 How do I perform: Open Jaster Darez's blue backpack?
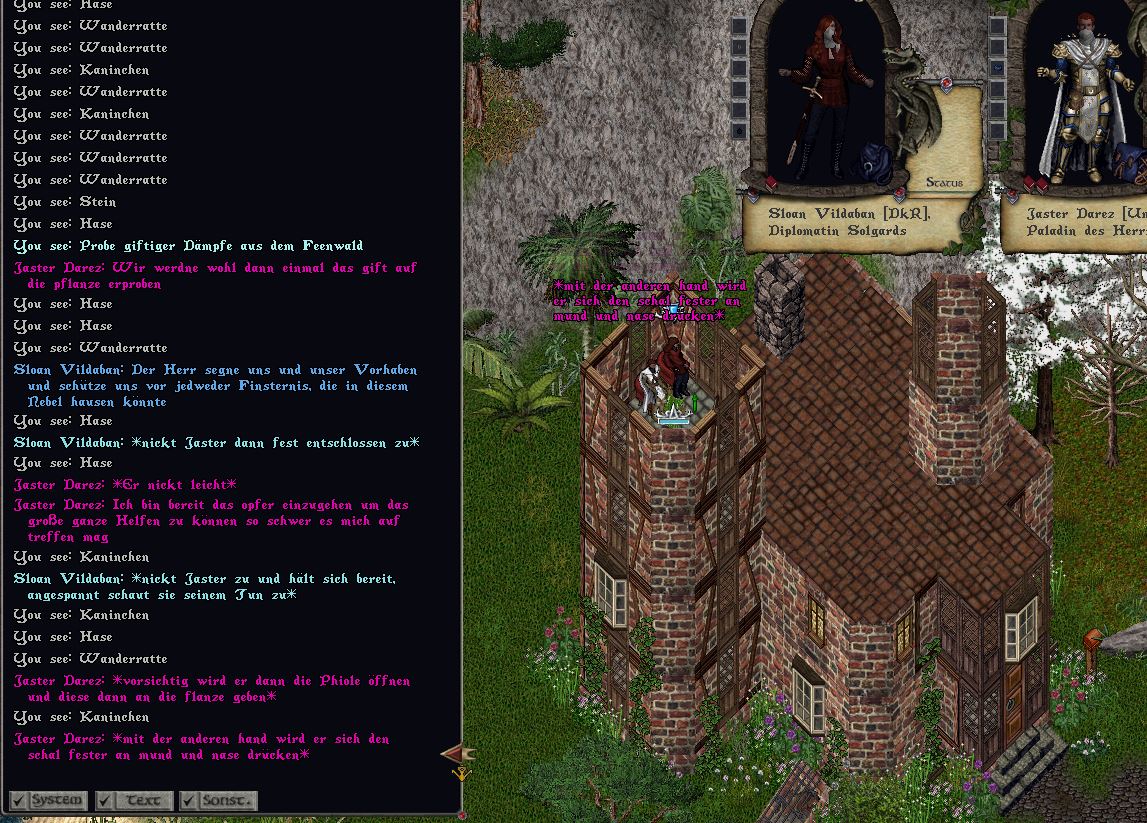(x=1128, y=160)
